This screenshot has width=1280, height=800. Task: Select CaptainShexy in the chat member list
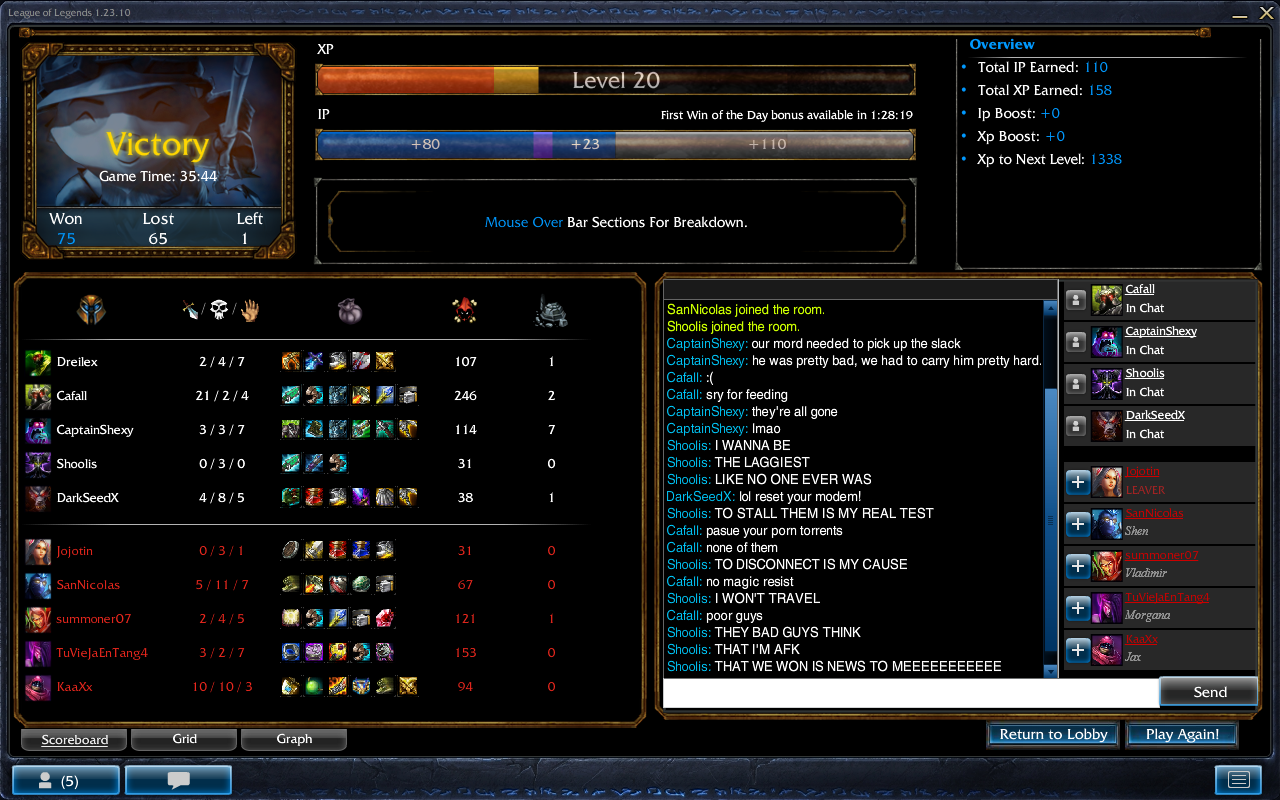pyautogui.click(x=1160, y=331)
